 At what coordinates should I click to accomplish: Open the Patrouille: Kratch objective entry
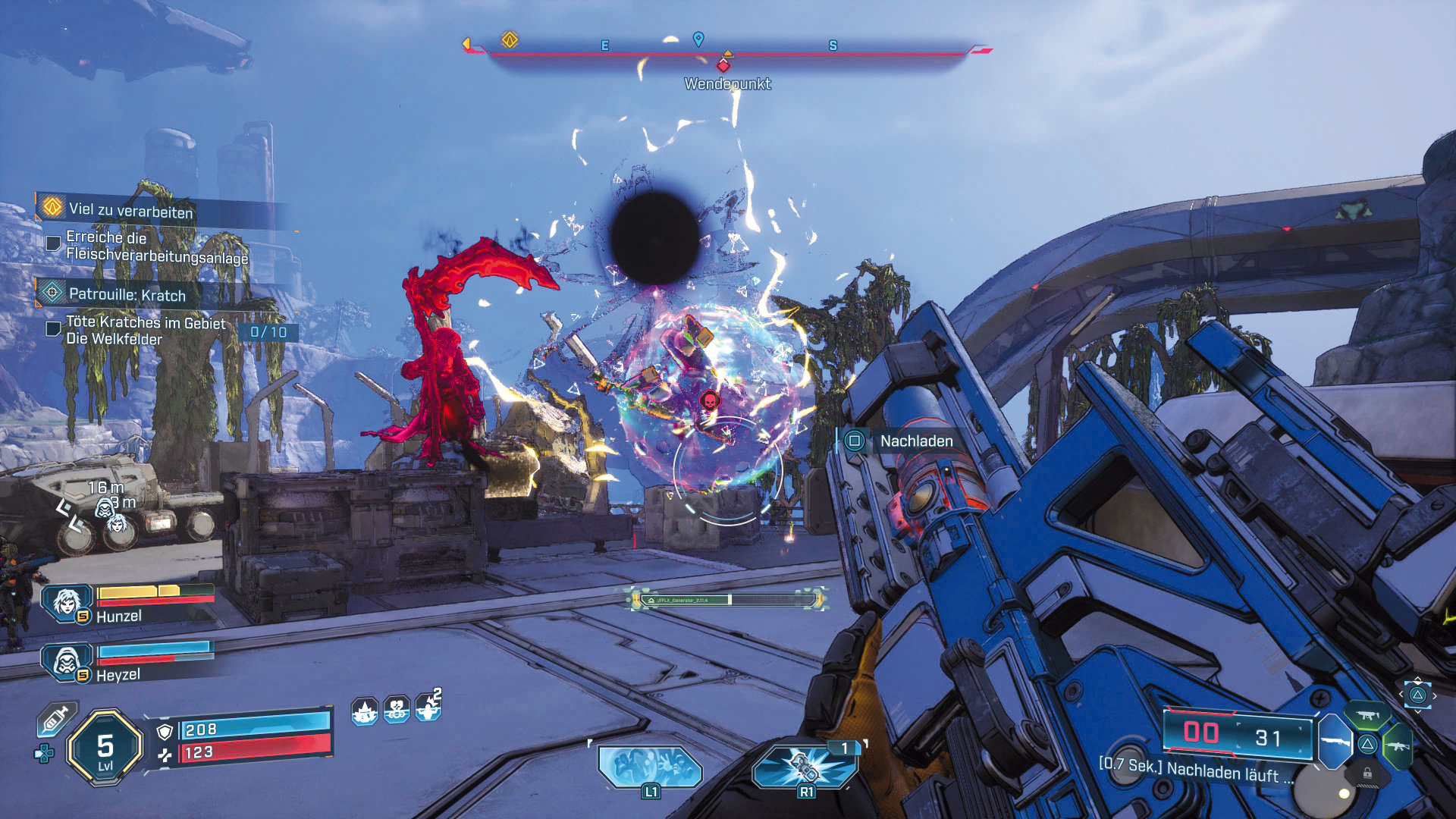(x=127, y=294)
